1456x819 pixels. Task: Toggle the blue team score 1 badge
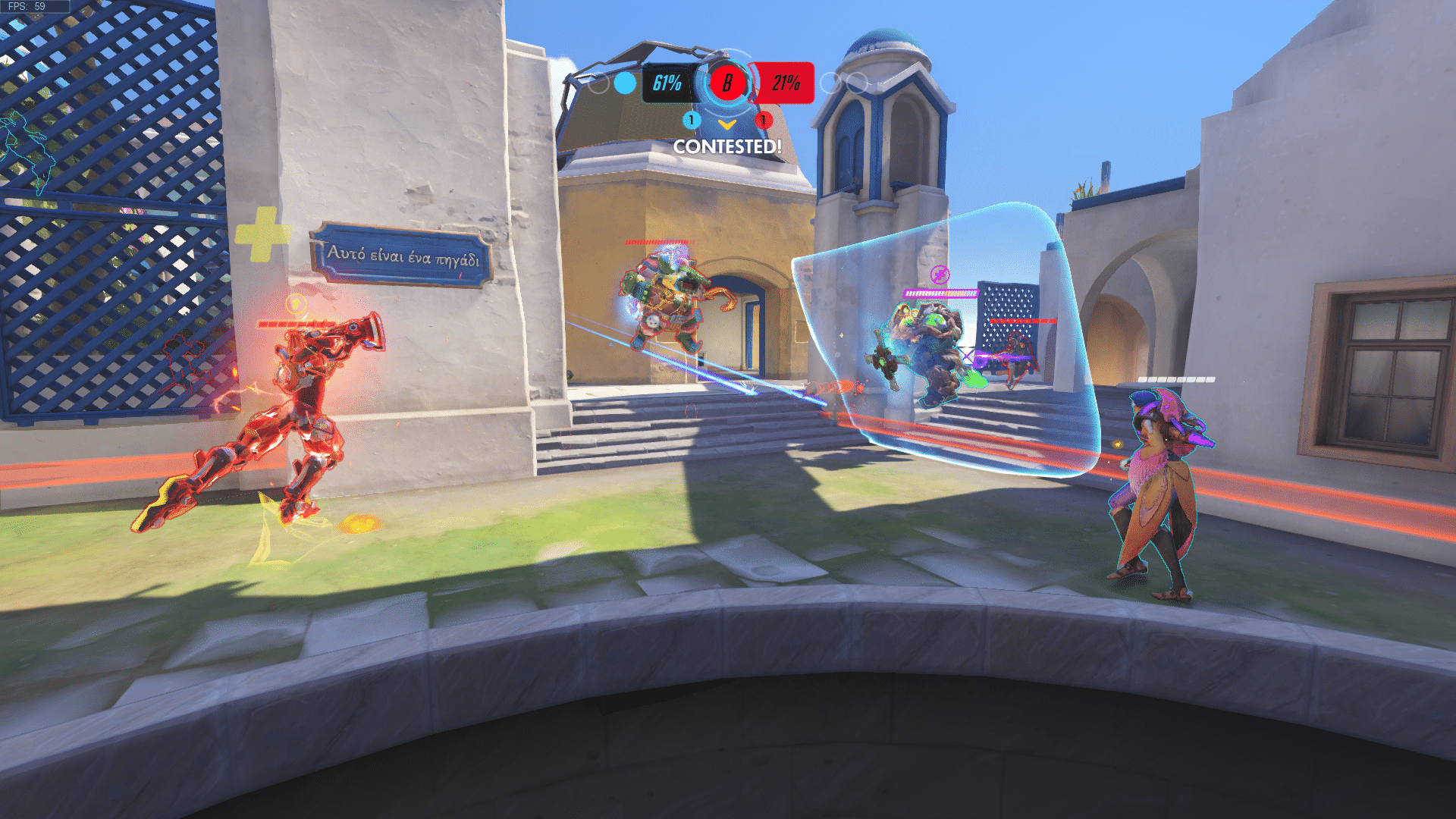[x=691, y=121]
